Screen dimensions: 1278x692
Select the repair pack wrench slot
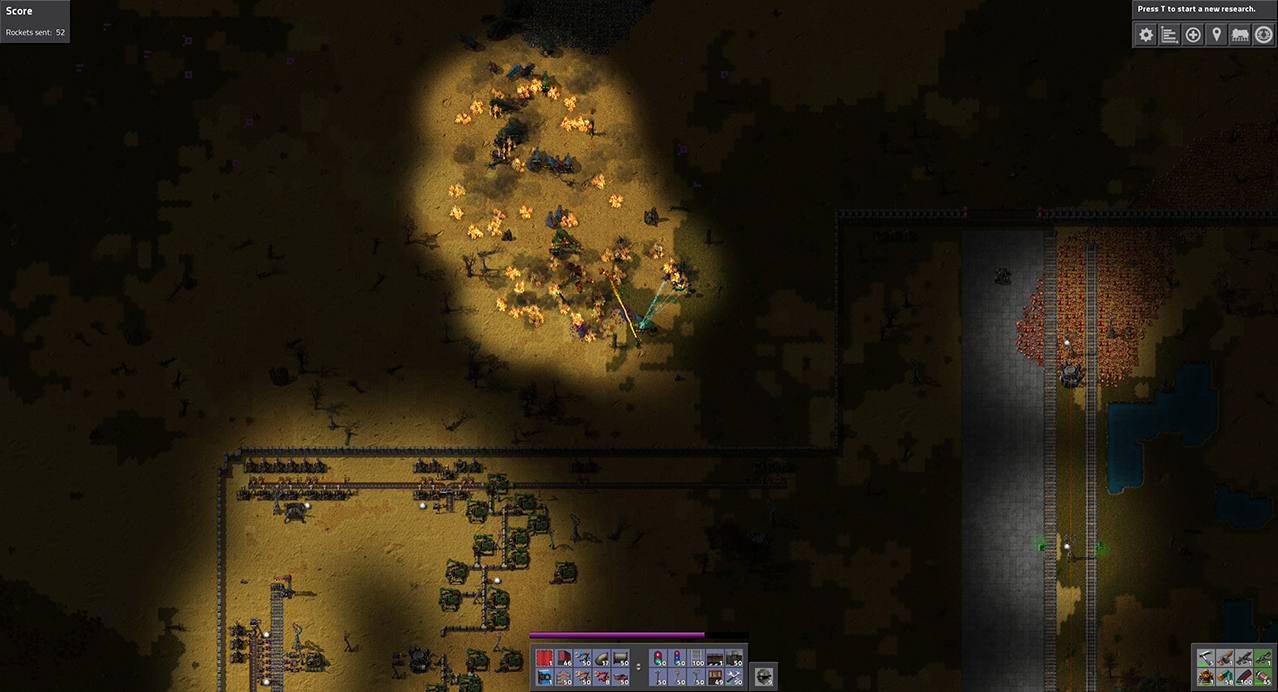tap(735, 677)
